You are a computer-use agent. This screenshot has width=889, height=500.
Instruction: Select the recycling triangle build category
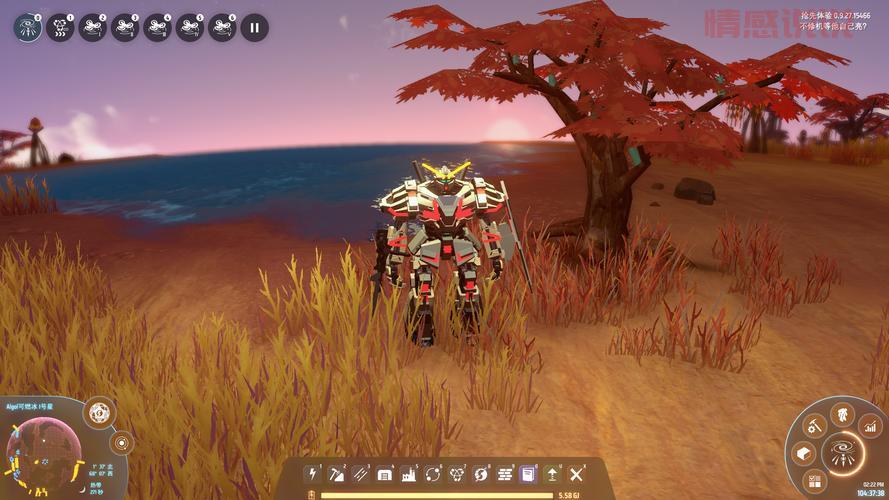click(457, 473)
